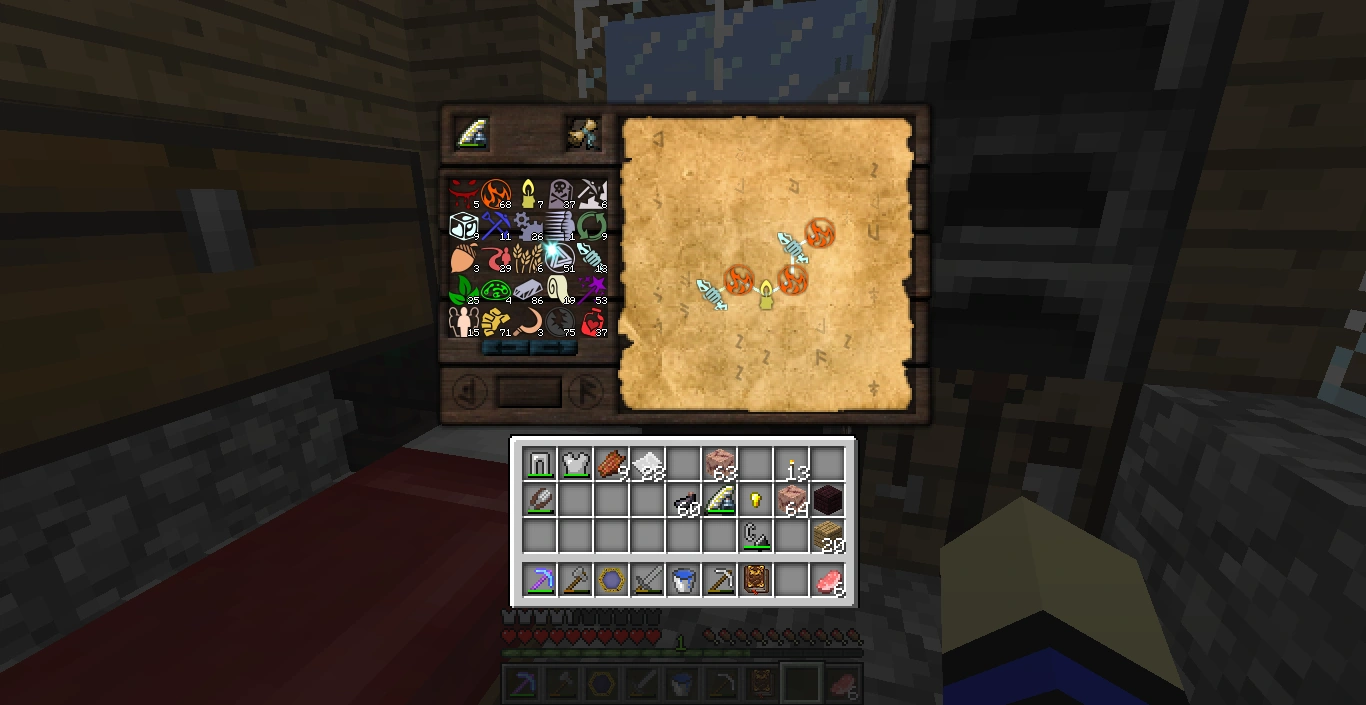The image size is (1366, 705).
Task: Click the candle aspect node on the parchment
Action: coord(767,296)
